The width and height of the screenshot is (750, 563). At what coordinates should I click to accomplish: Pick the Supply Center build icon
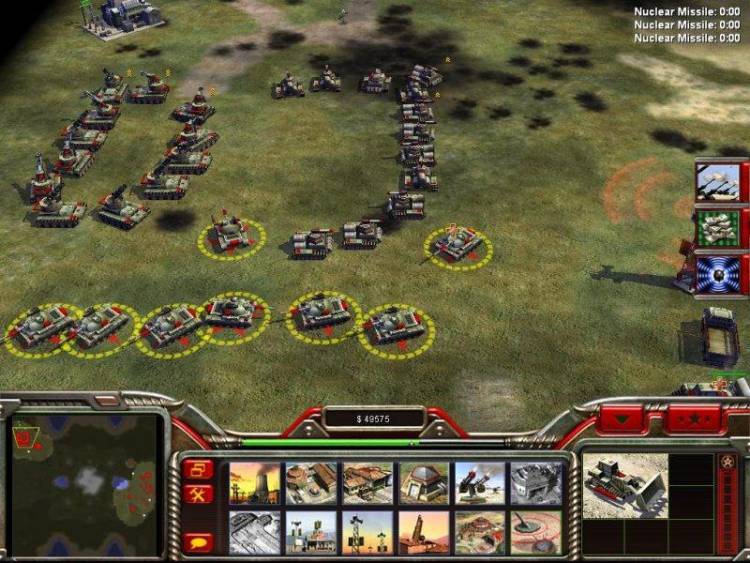[367, 483]
